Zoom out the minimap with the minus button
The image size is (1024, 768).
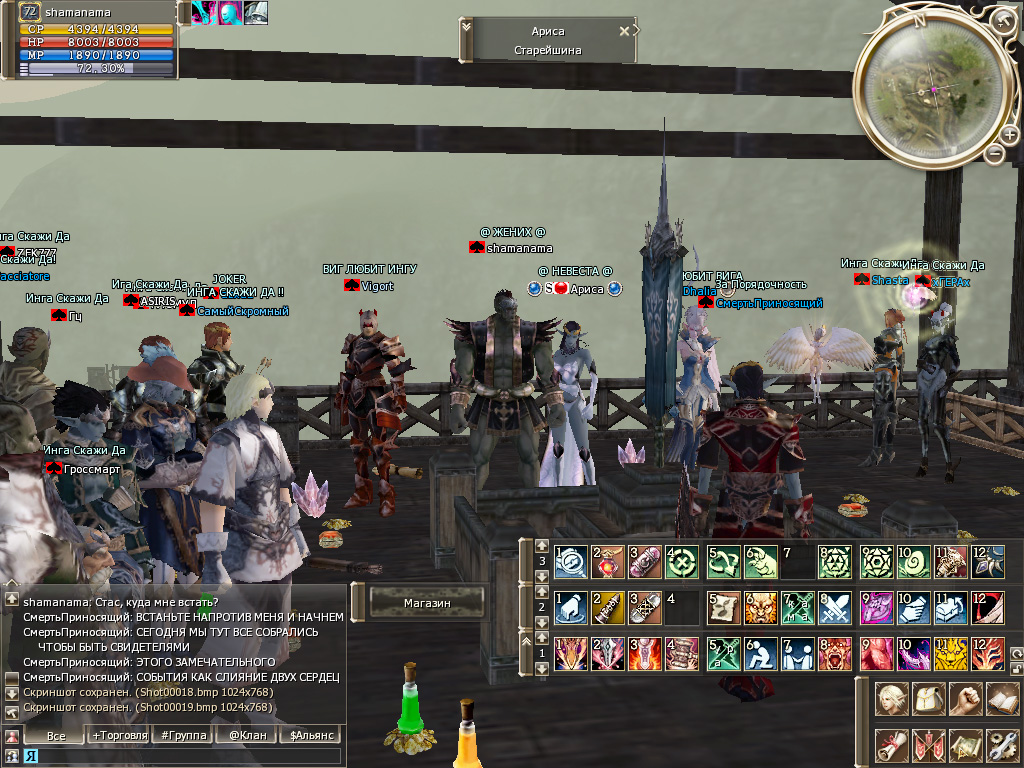click(994, 153)
